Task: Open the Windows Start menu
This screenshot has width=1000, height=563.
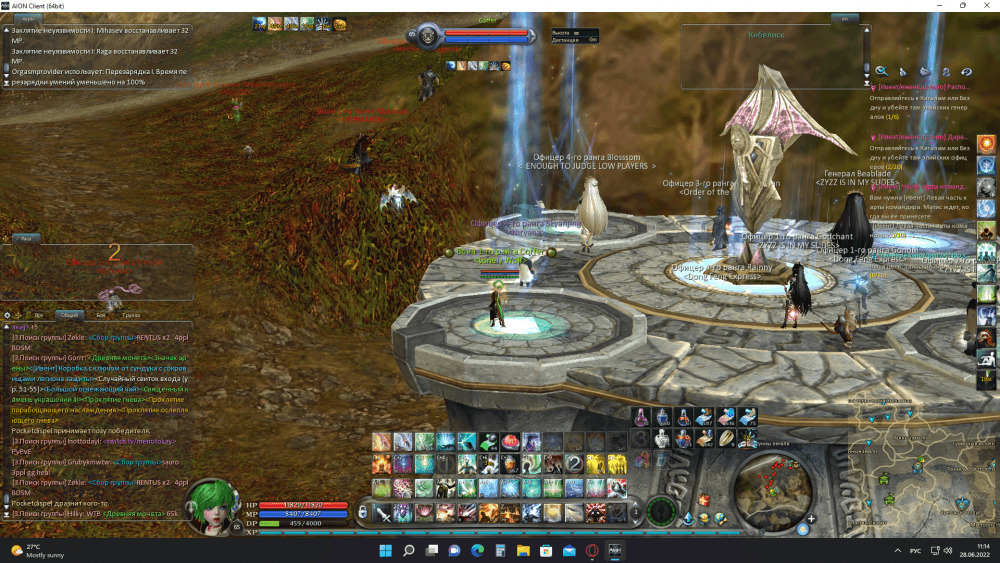Action: [385, 551]
